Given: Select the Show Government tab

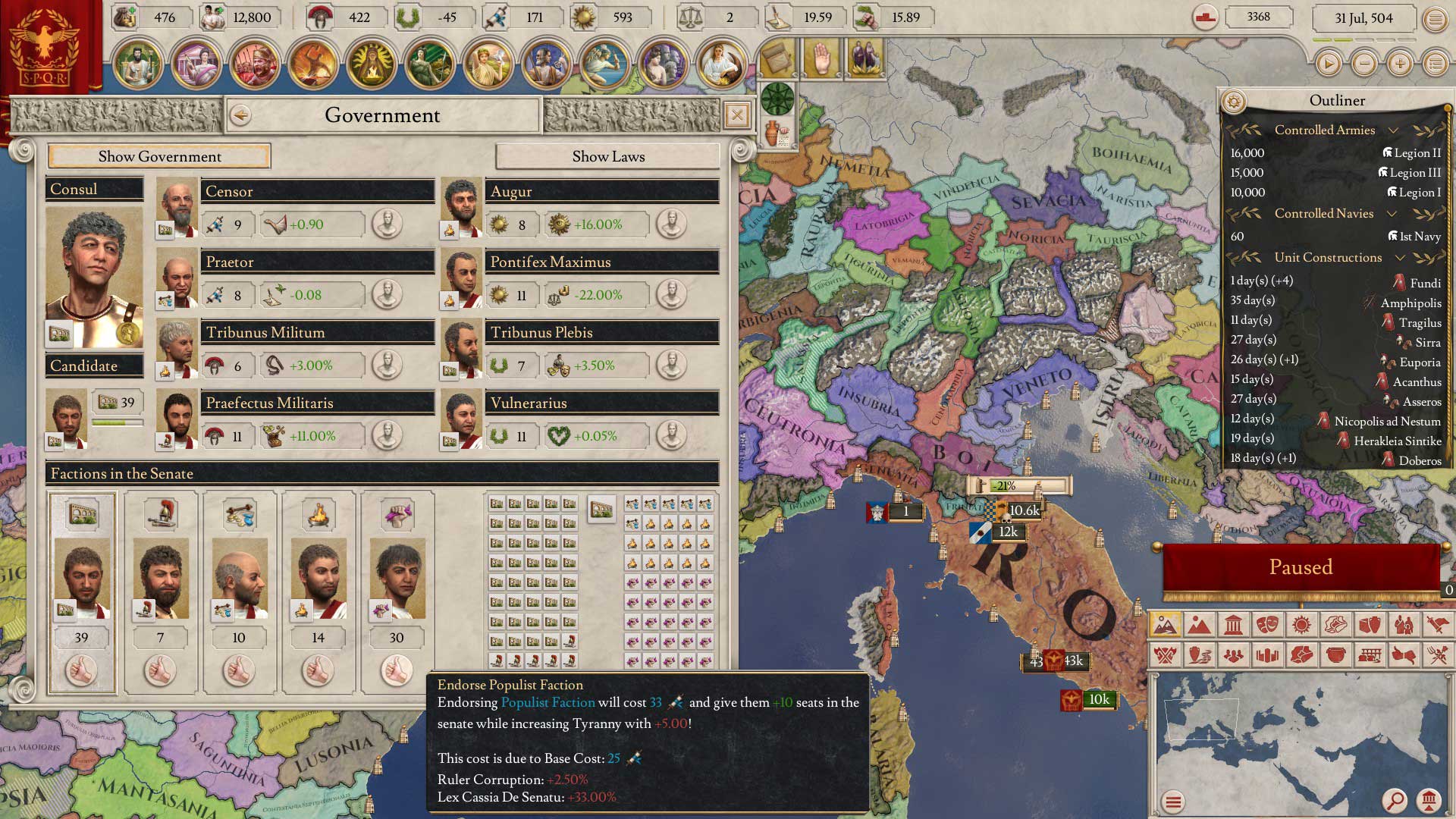Looking at the screenshot, I should pos(159,156).
